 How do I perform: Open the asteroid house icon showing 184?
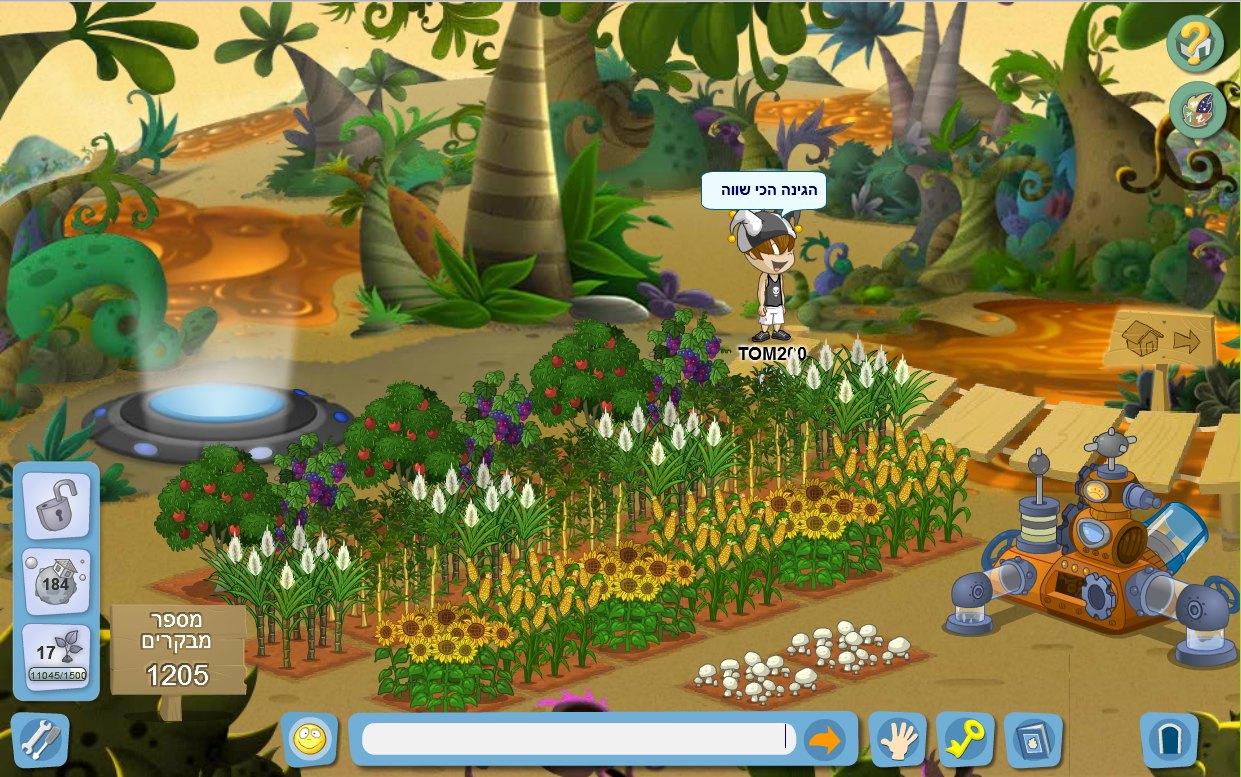tap(56, 582)
